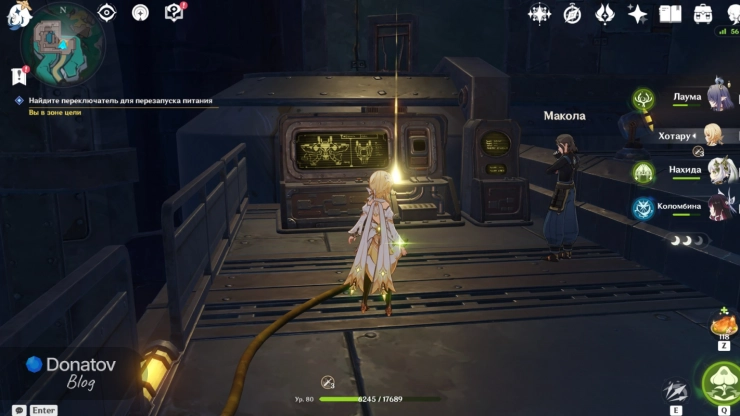Use the roast food quick item
Image resolution: width=740 pixels, height=416 pixels.
click(x=723, y=325)
